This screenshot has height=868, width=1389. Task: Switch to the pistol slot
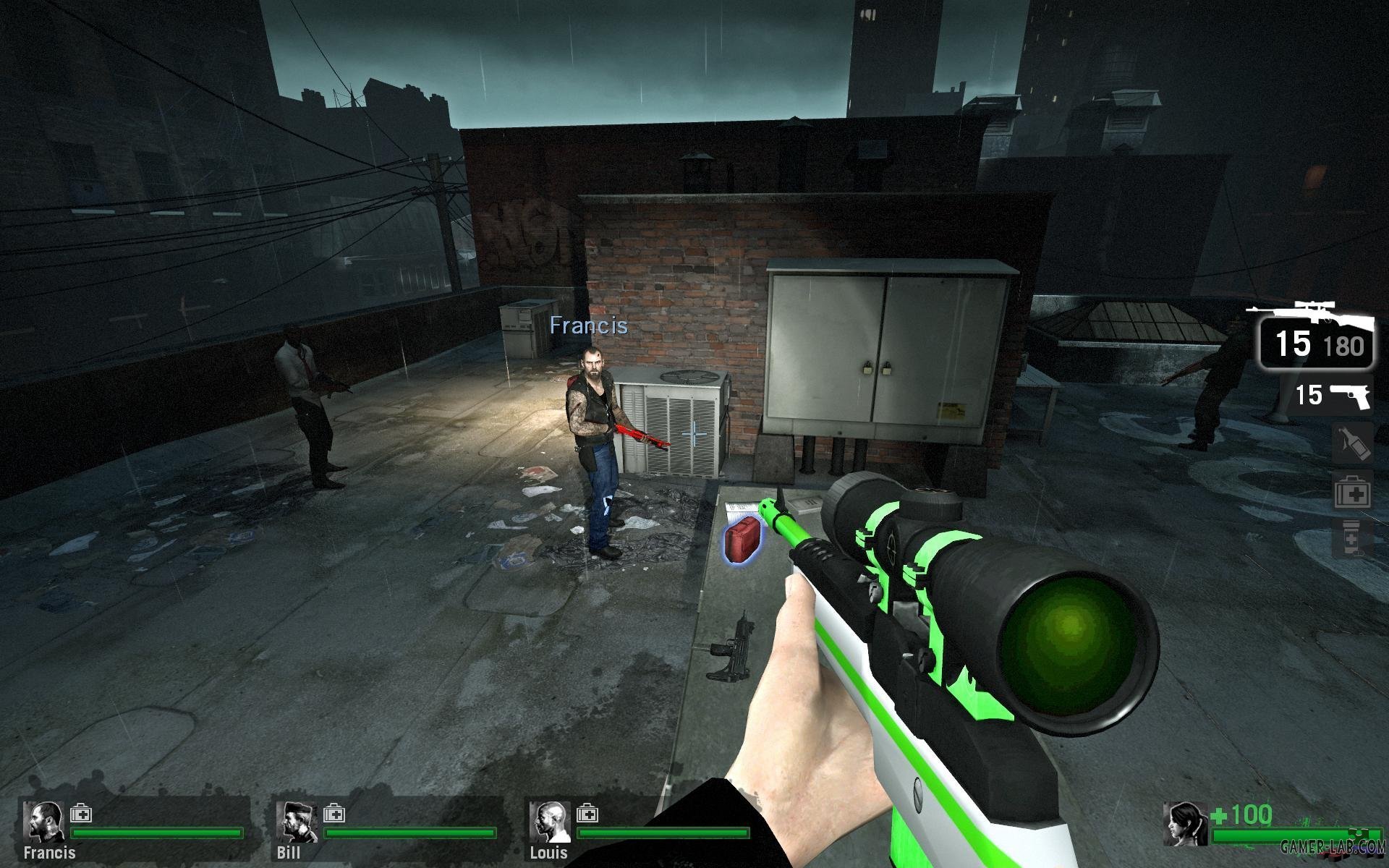coord(1333,395)
